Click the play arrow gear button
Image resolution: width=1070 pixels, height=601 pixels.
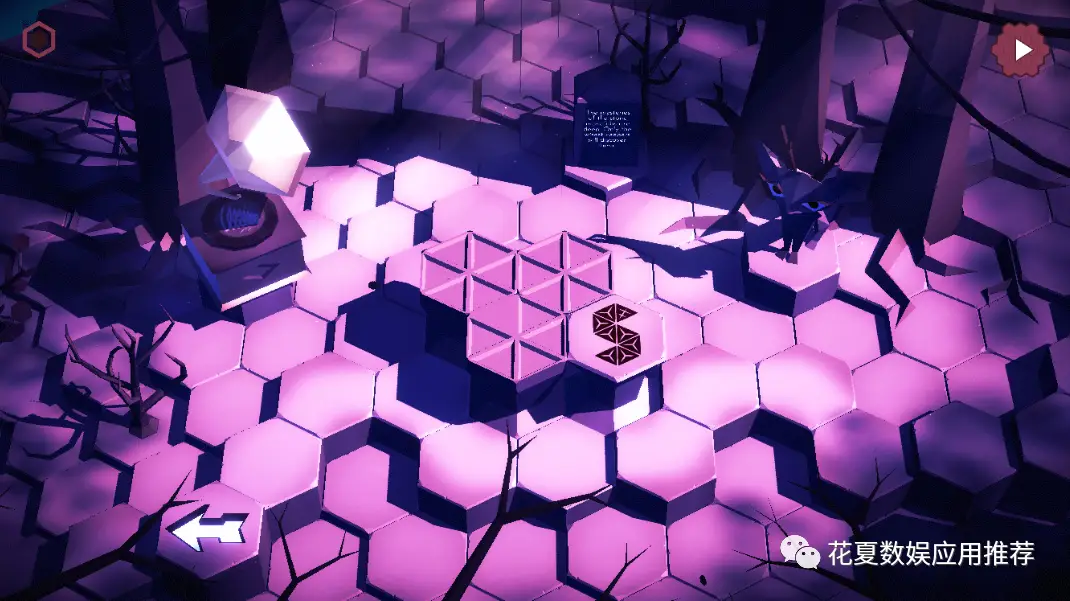[1021, 49]
